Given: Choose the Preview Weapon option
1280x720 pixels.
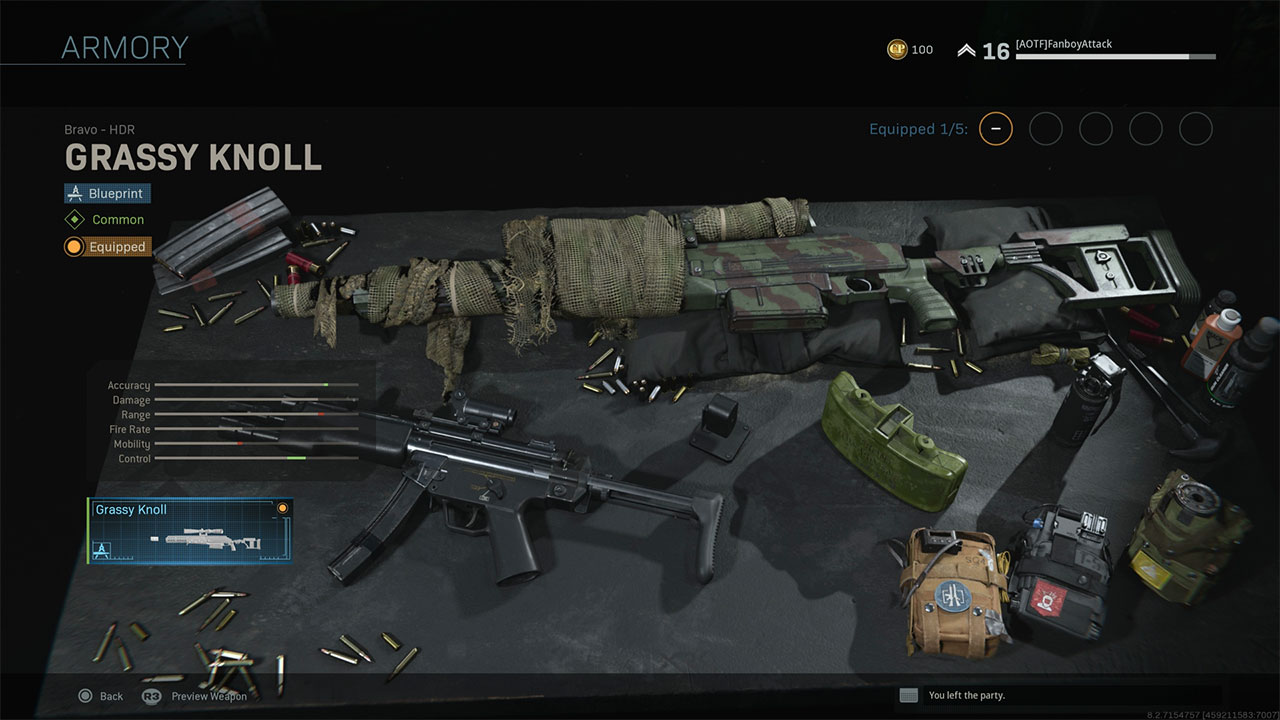Looking at the screenshot, I should pos(208,696).
